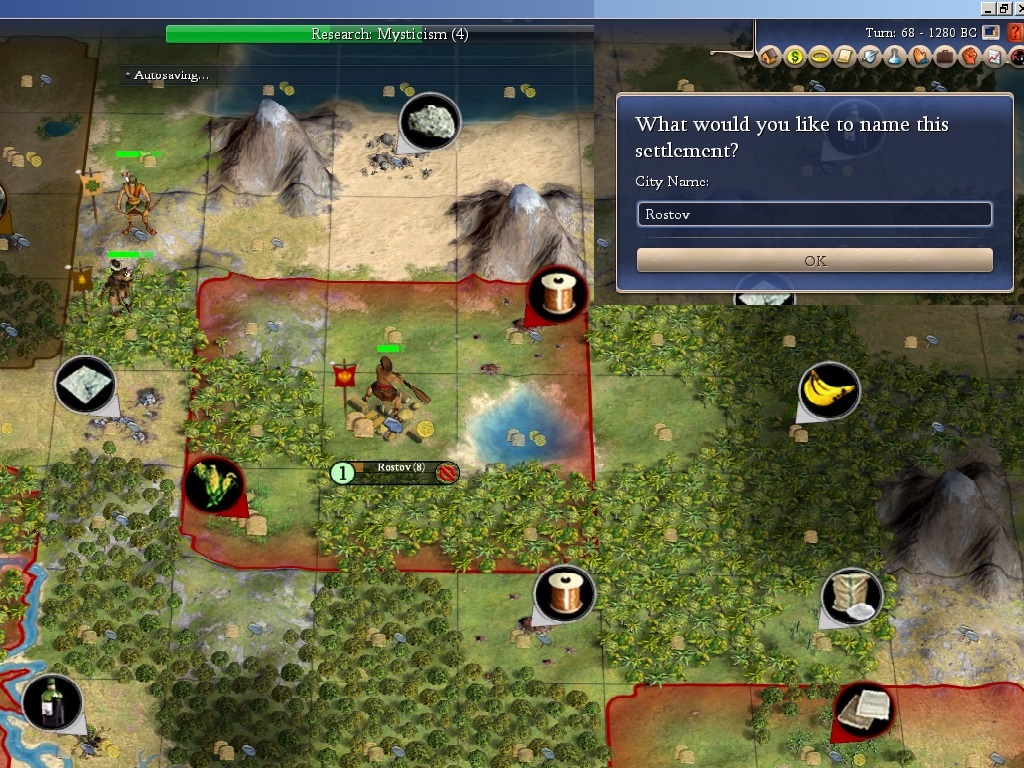Viewport: 1024px width, 768px height.
Task: Click the City Name text field
Action: click(x=814, y=214)
